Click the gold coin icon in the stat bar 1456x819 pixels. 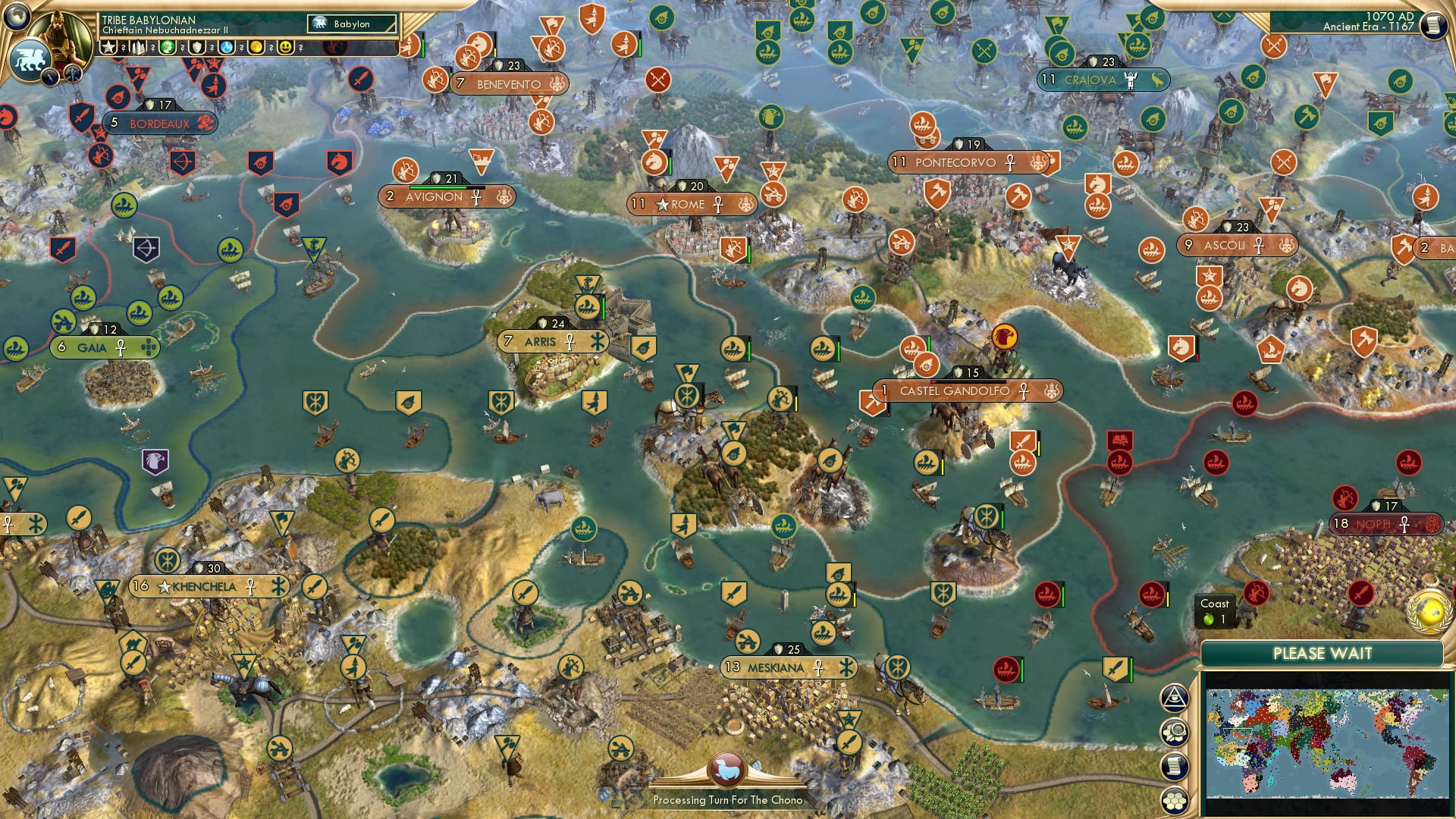tap(258, 47)
